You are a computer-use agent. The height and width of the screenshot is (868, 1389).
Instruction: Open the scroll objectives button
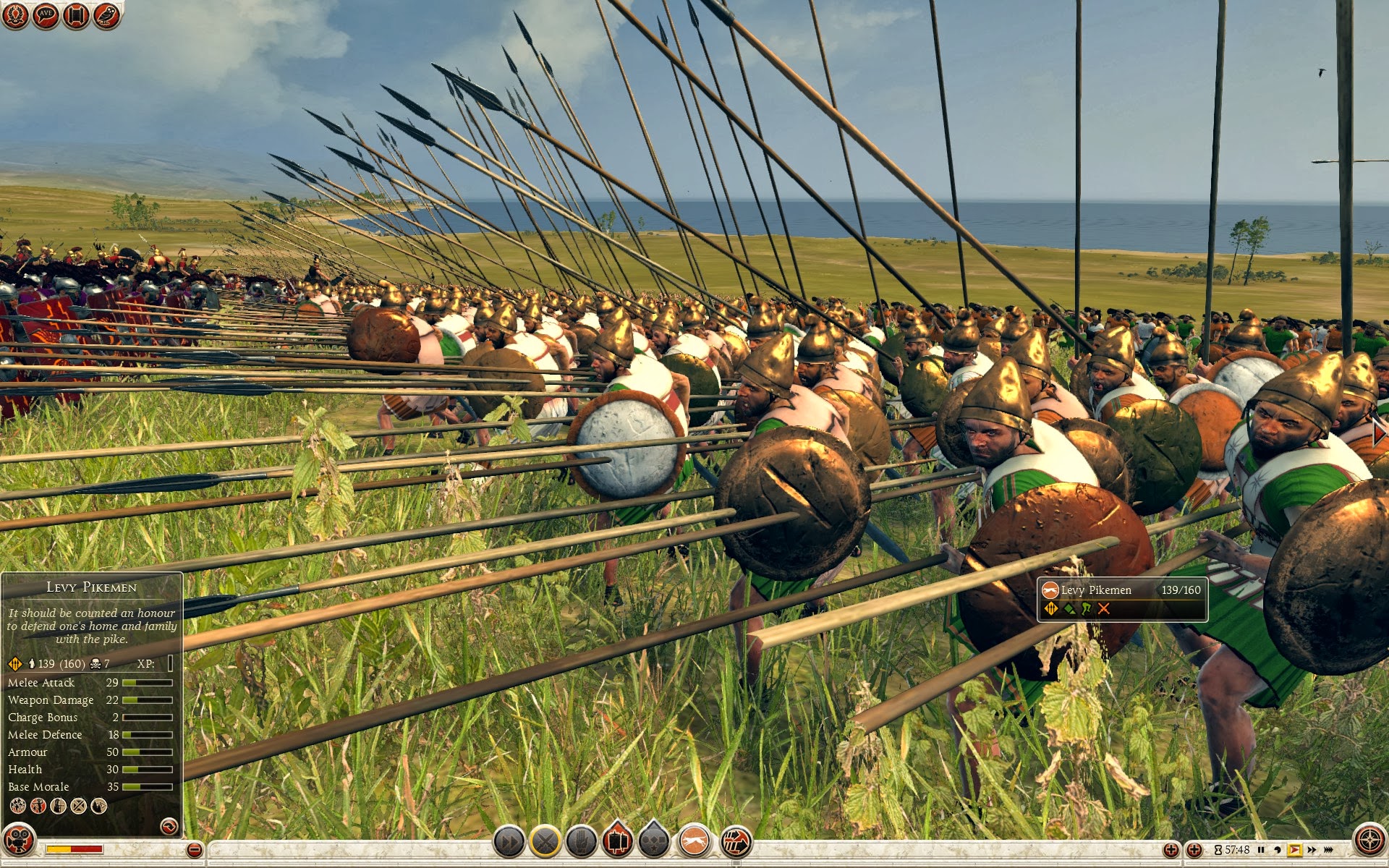[76, 15]
